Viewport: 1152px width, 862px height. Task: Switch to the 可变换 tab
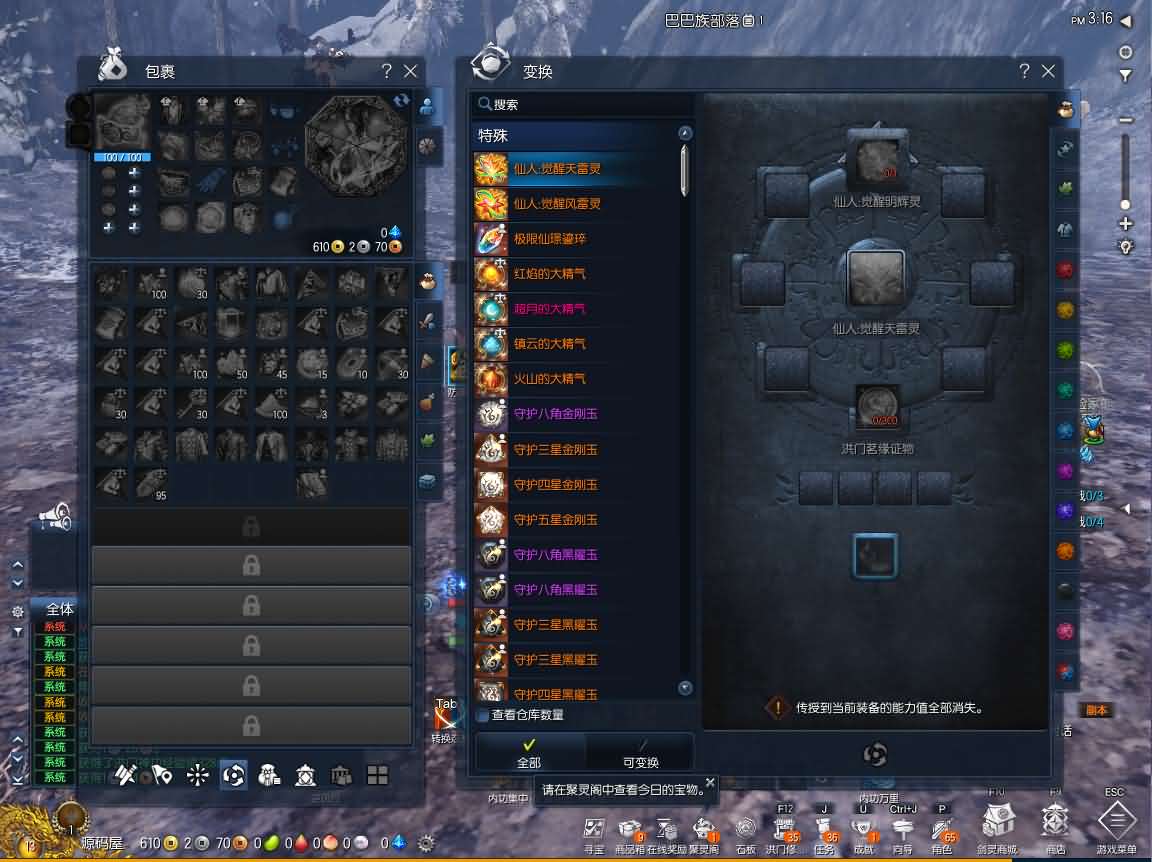640,753
